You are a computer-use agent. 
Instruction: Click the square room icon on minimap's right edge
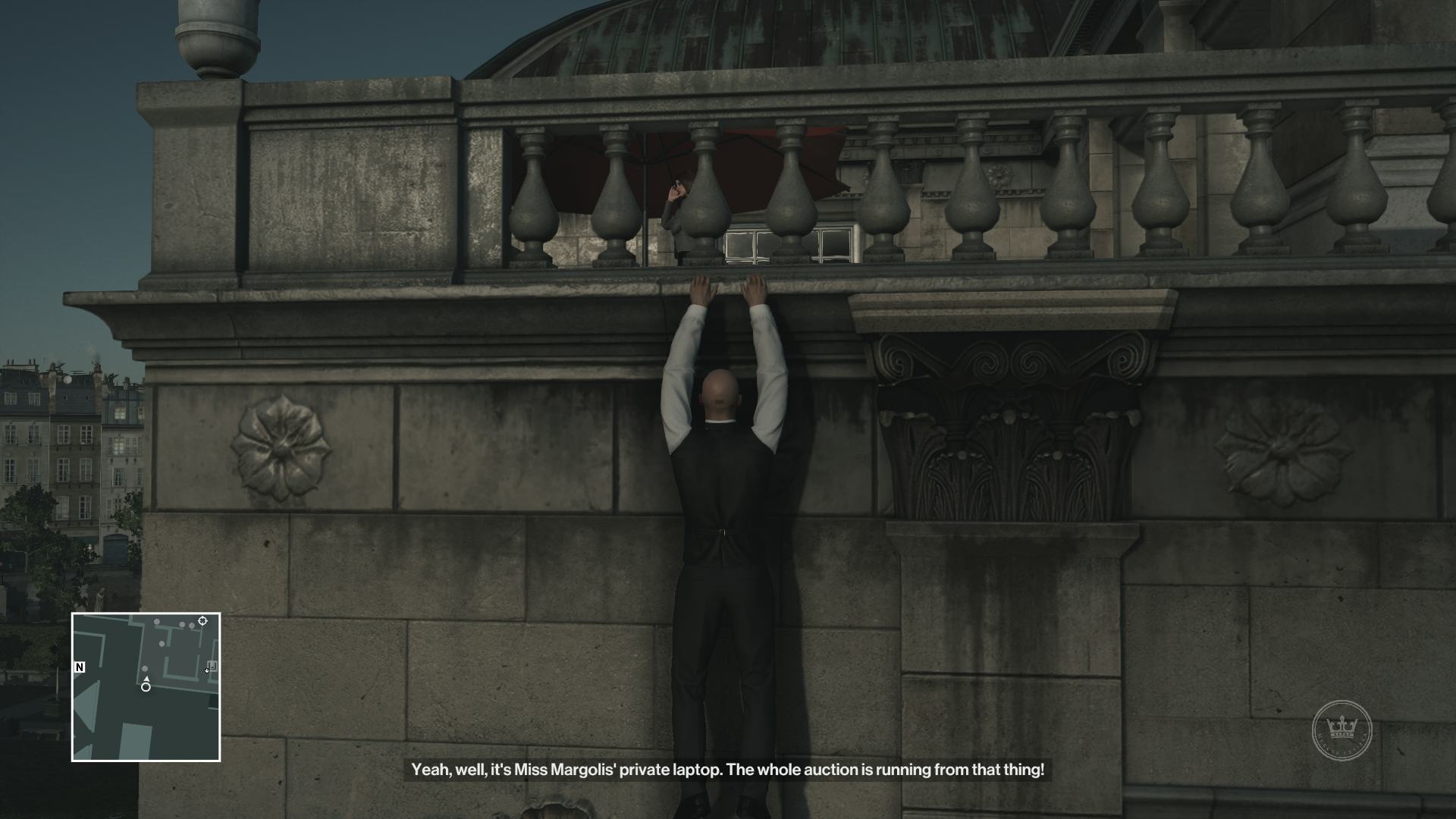(x=212, y=664)
